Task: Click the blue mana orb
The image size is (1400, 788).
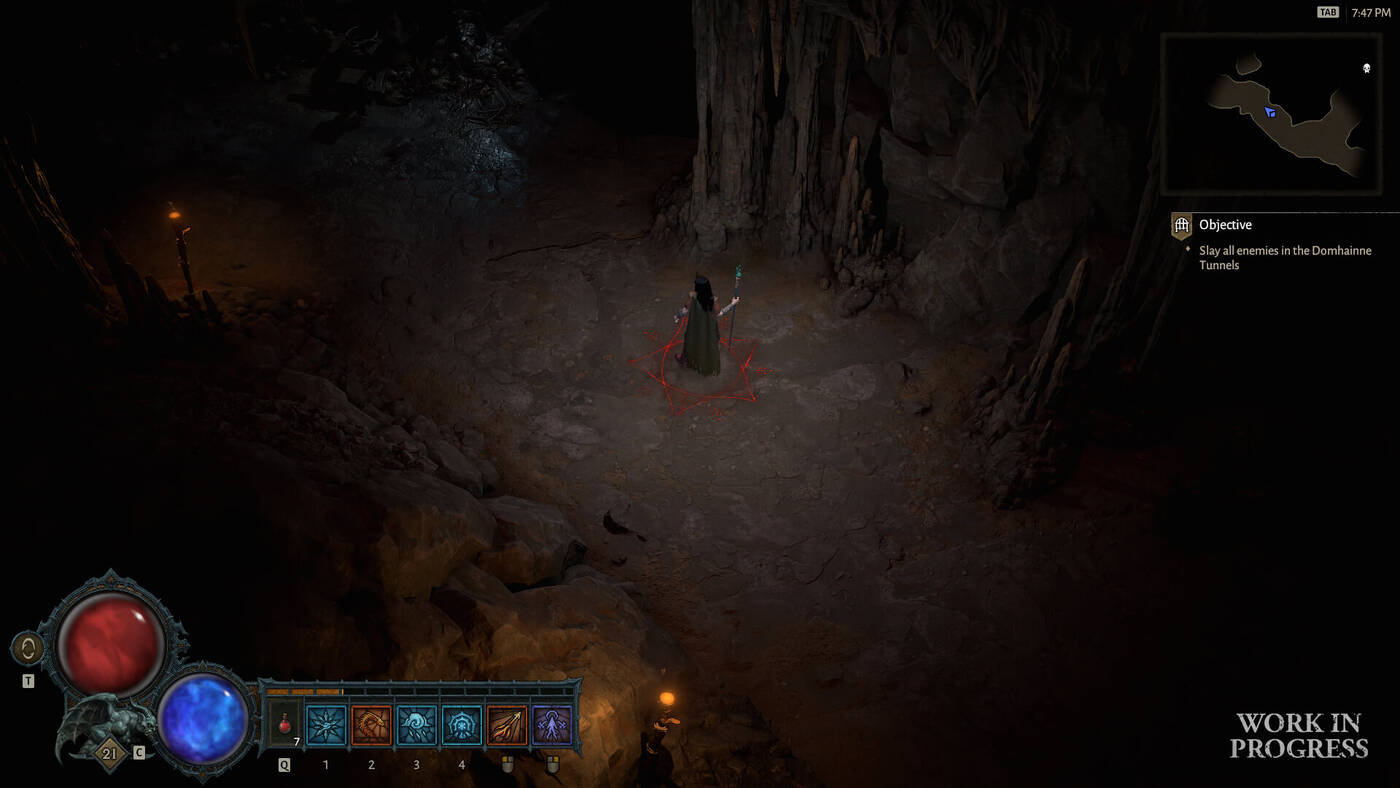Action: pos(203,722)
